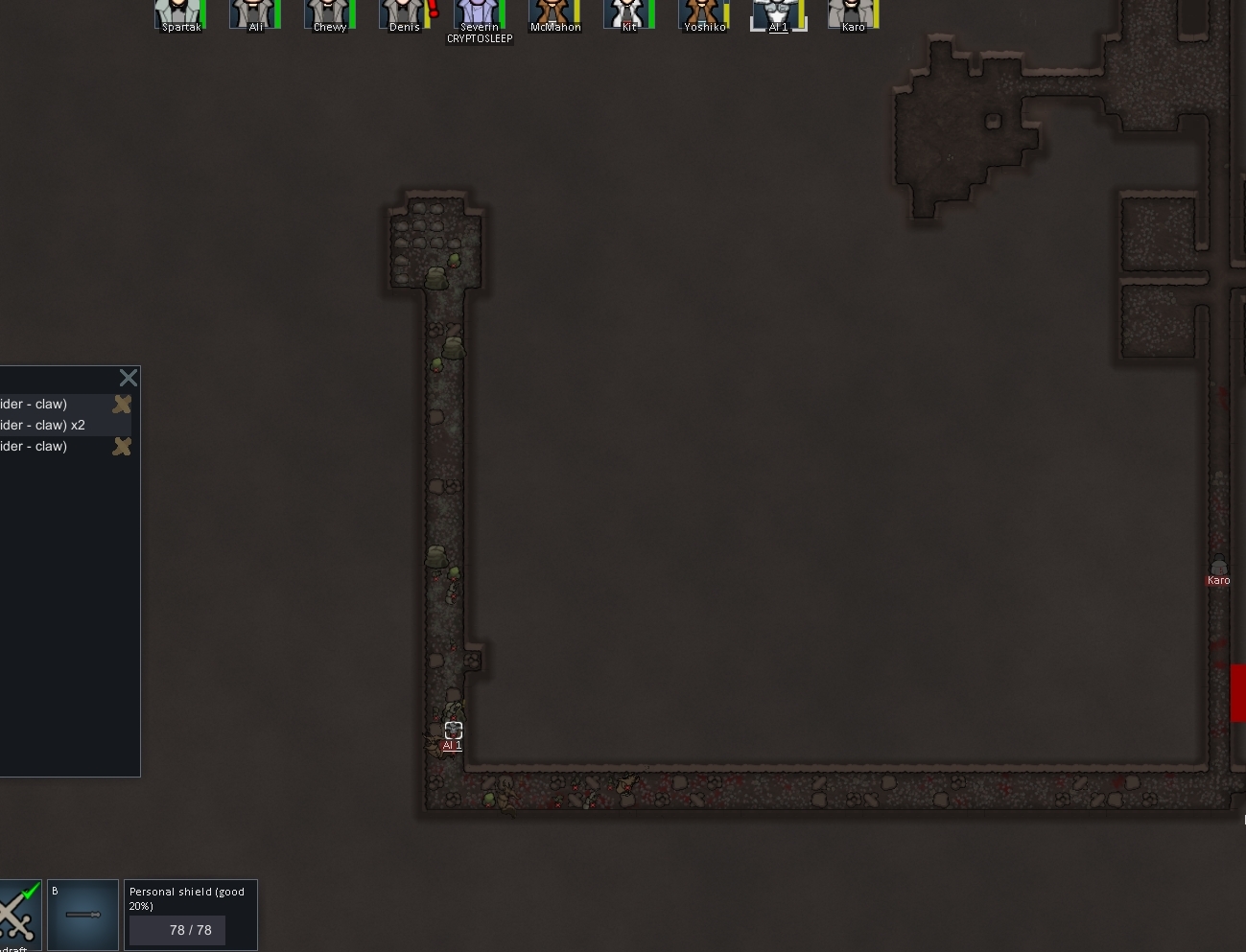Click the Personal shield (good 20%) info box
The height and width of the screenshot is (952, 1246).
tap(190, 898)
